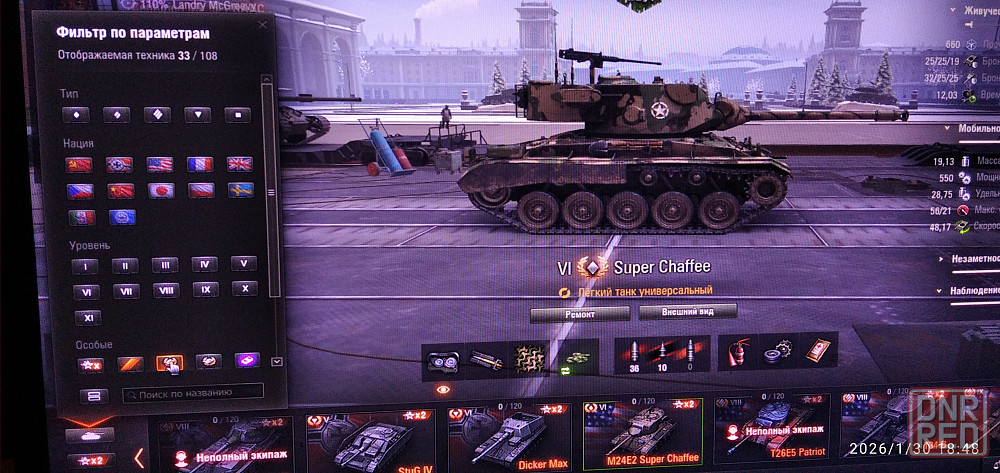Choose the T26E5 Patriot tank card
This screenshot has width=1000, height=473.
pos(773,433)
